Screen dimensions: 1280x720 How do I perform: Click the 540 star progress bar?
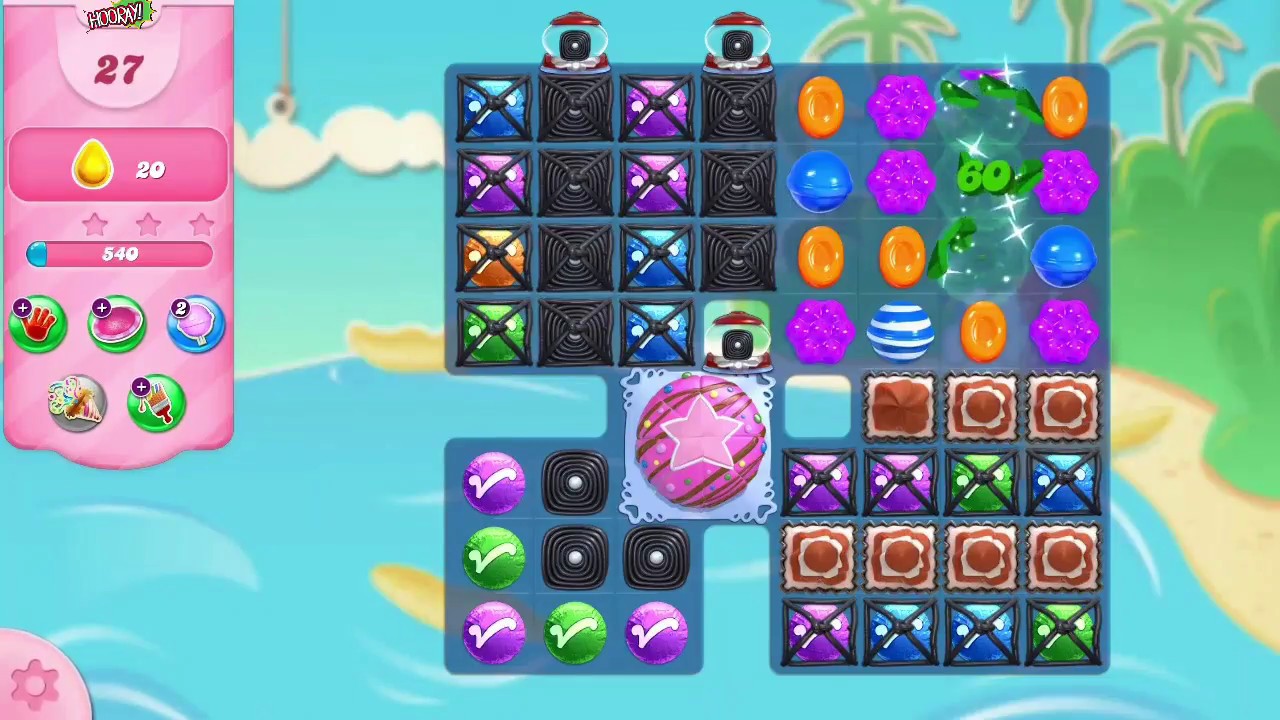120,253
